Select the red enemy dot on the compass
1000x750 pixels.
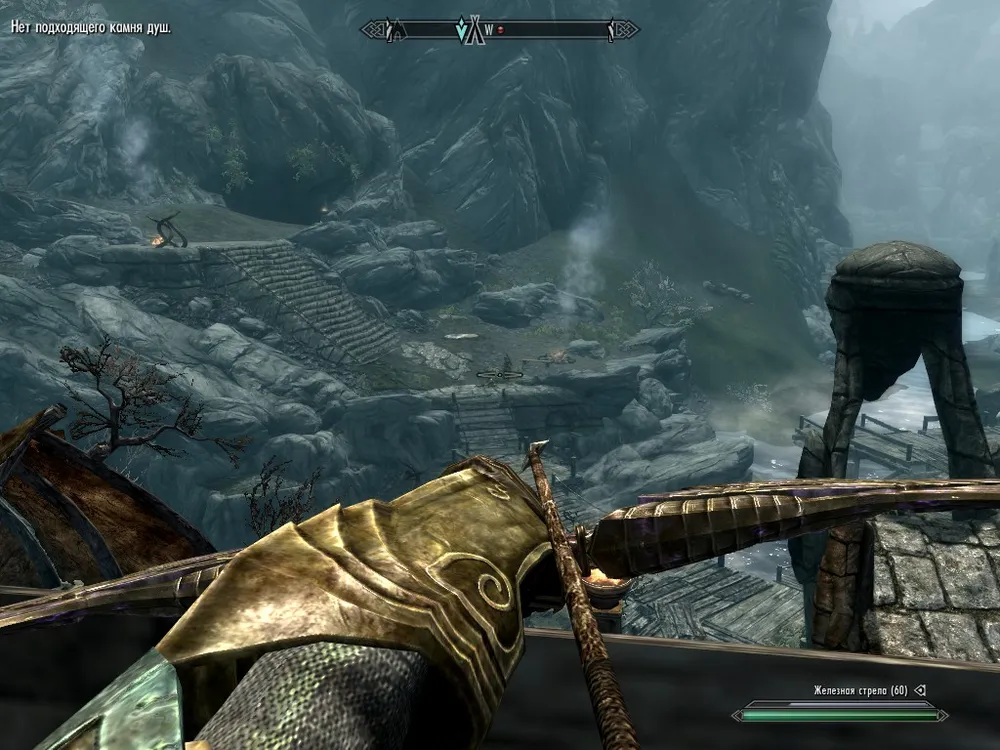[501, 31]
